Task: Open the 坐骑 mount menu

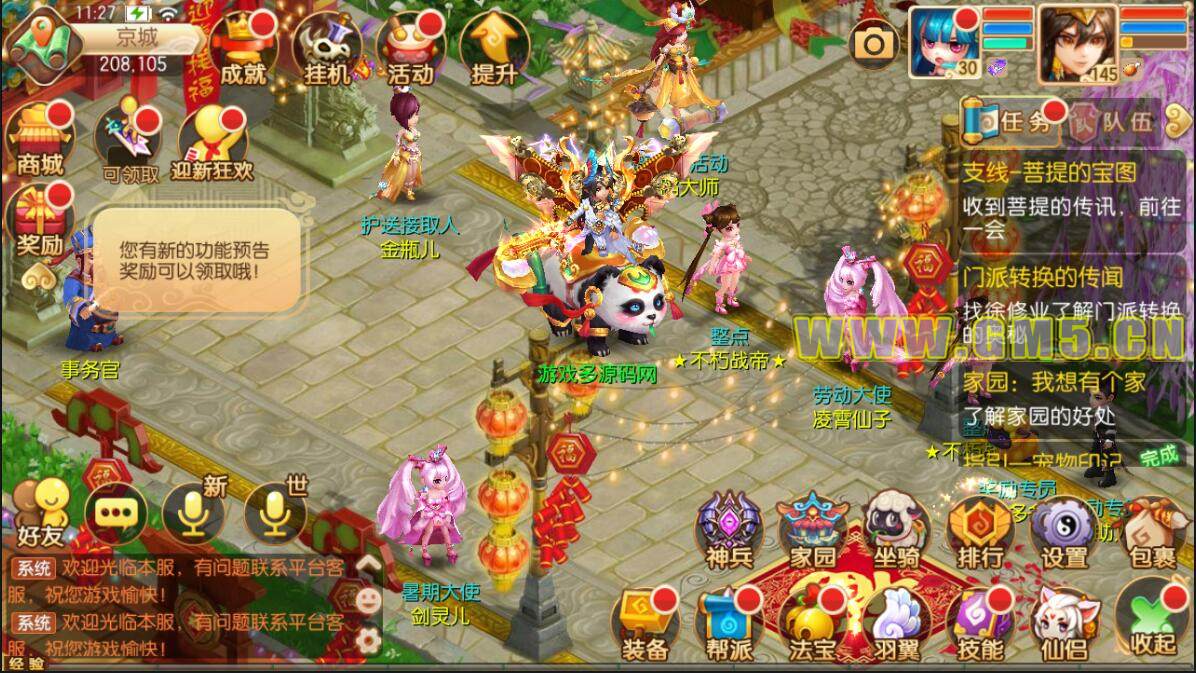Action: click(895, 529)
